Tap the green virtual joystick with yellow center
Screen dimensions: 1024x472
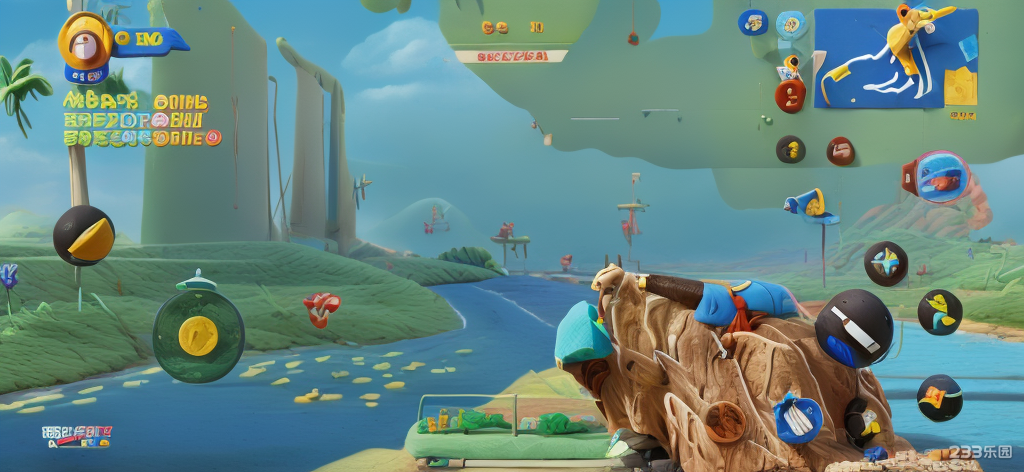coord(198,335)
